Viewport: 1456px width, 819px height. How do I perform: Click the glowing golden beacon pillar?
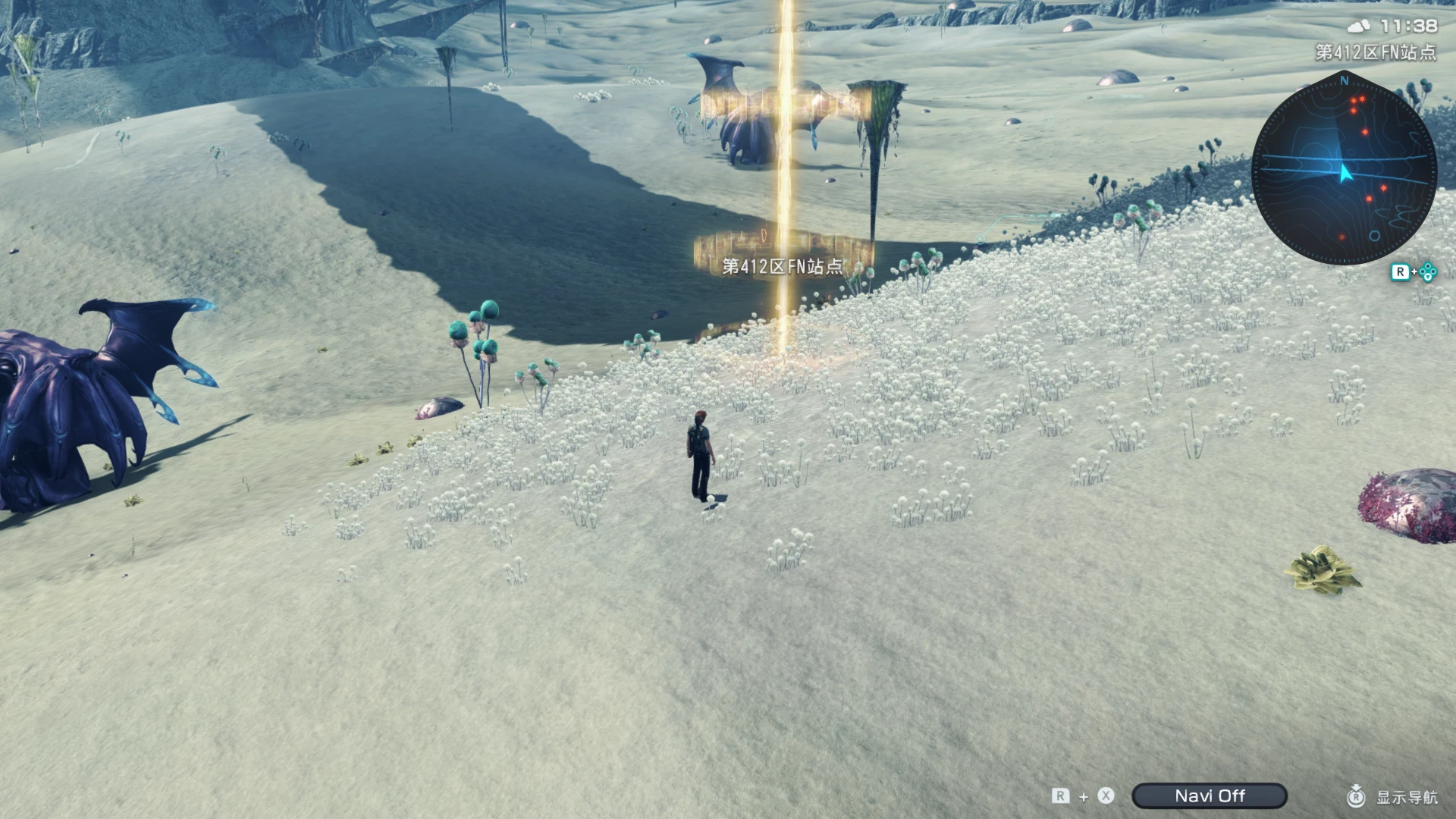click(x=783, y=190)
